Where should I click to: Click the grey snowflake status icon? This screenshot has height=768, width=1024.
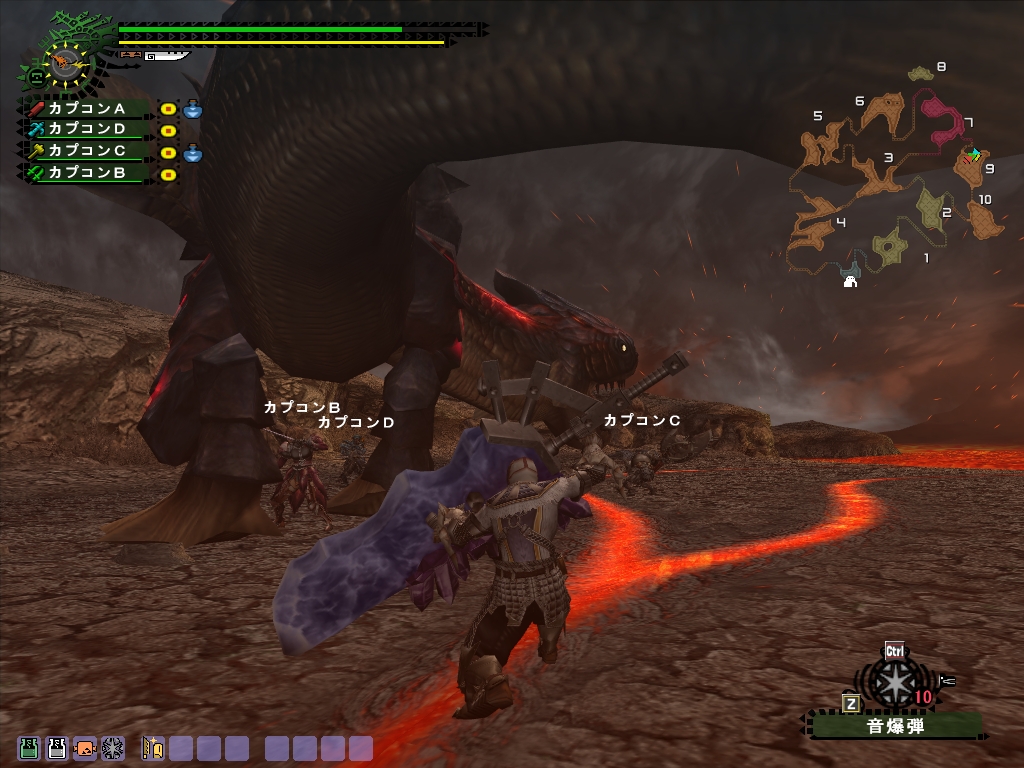(x=113, y=747)
